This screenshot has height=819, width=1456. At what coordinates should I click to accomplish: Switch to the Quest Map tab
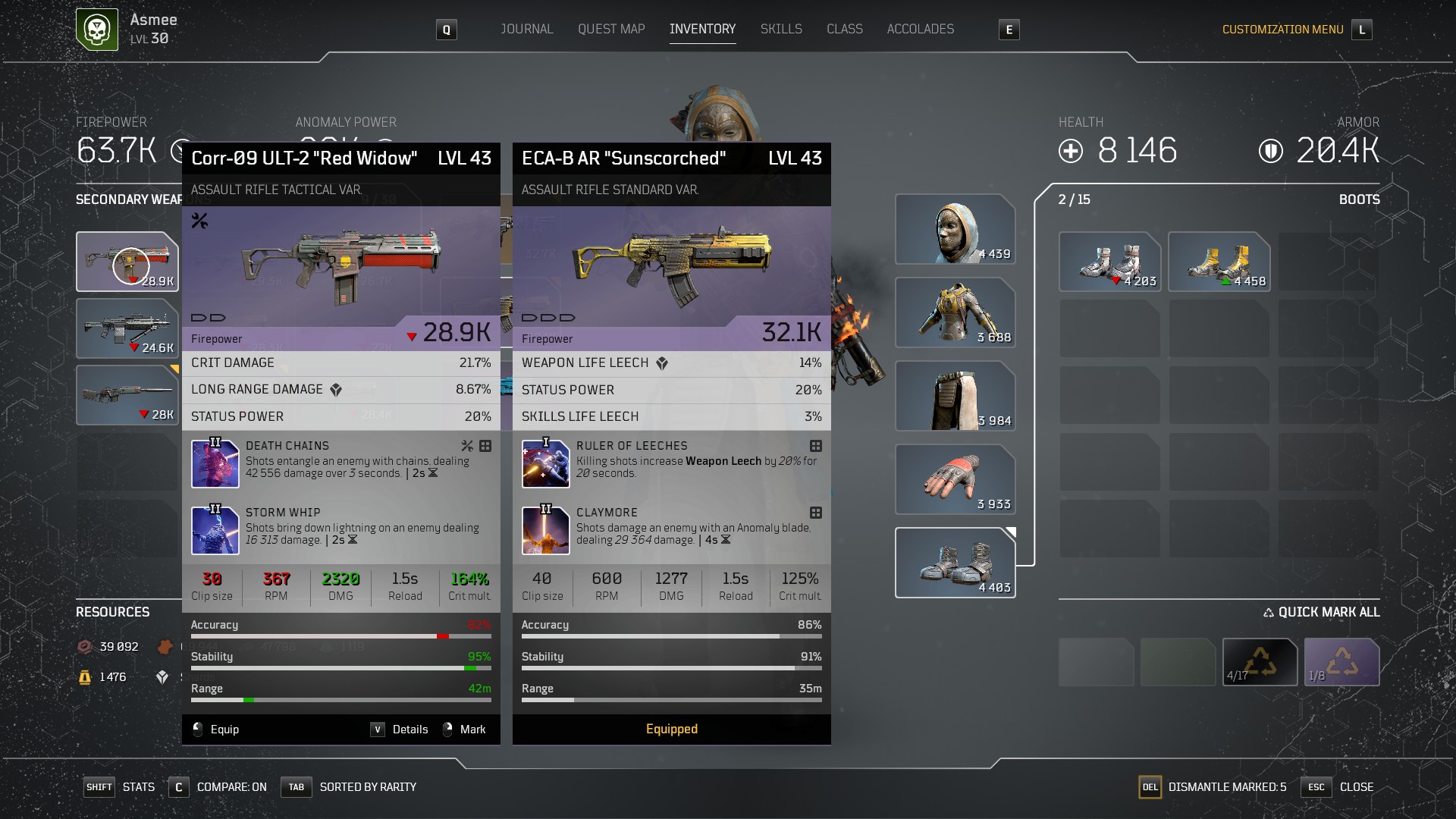point(611,30)
